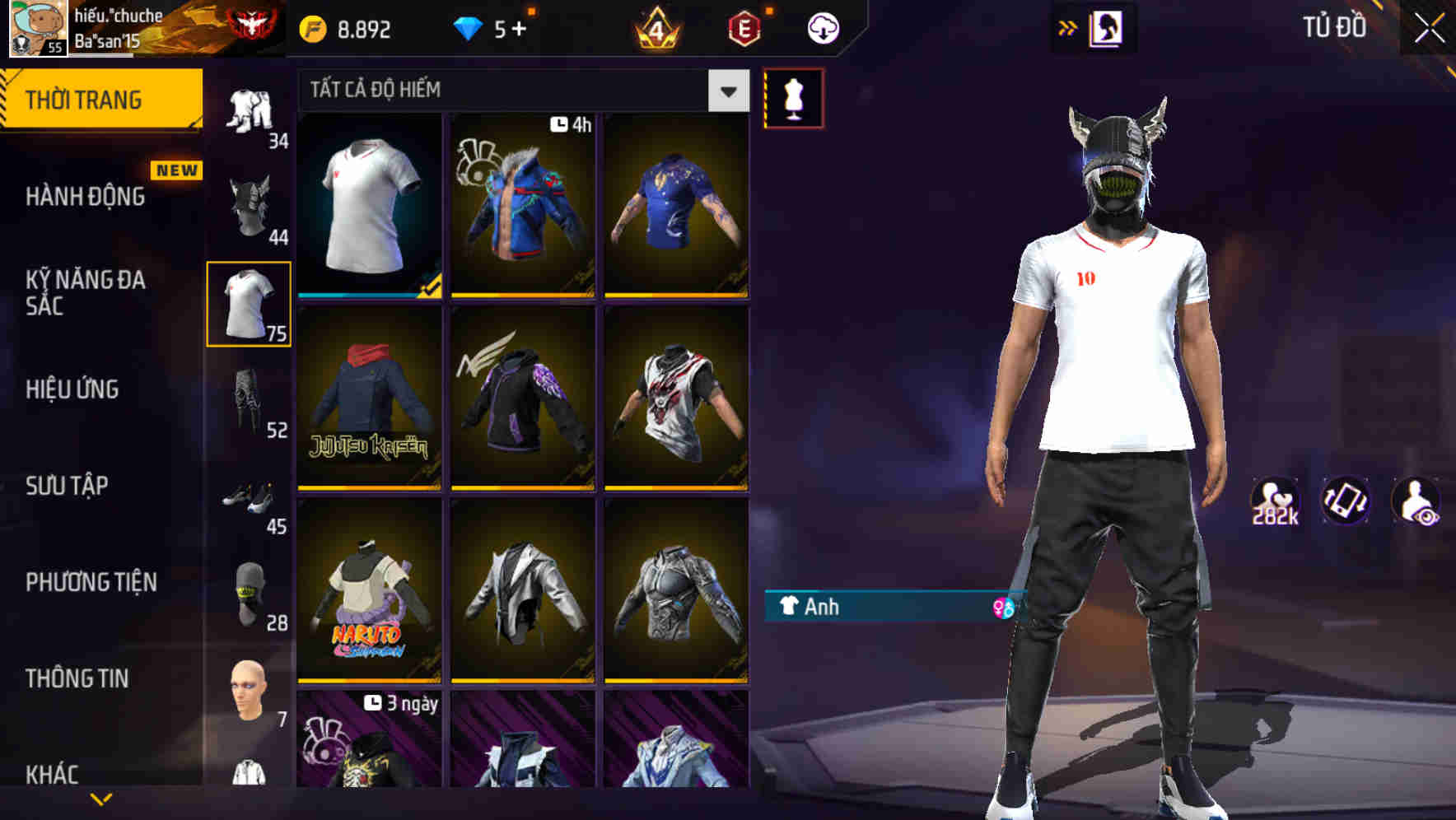Click the double chevron next to the card icon

click(1066, 27)
